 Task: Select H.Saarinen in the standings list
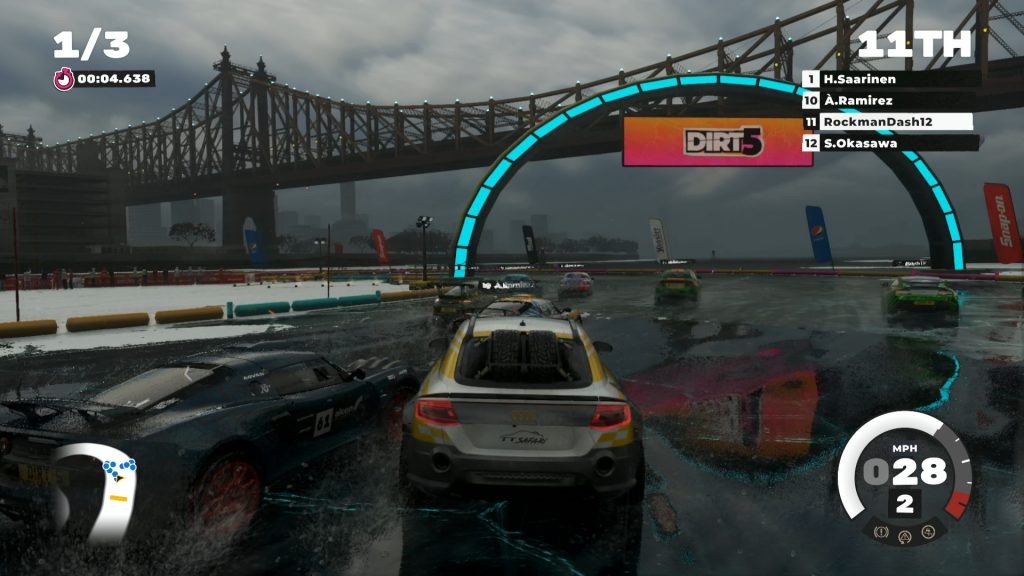click(x=888, y=78)
